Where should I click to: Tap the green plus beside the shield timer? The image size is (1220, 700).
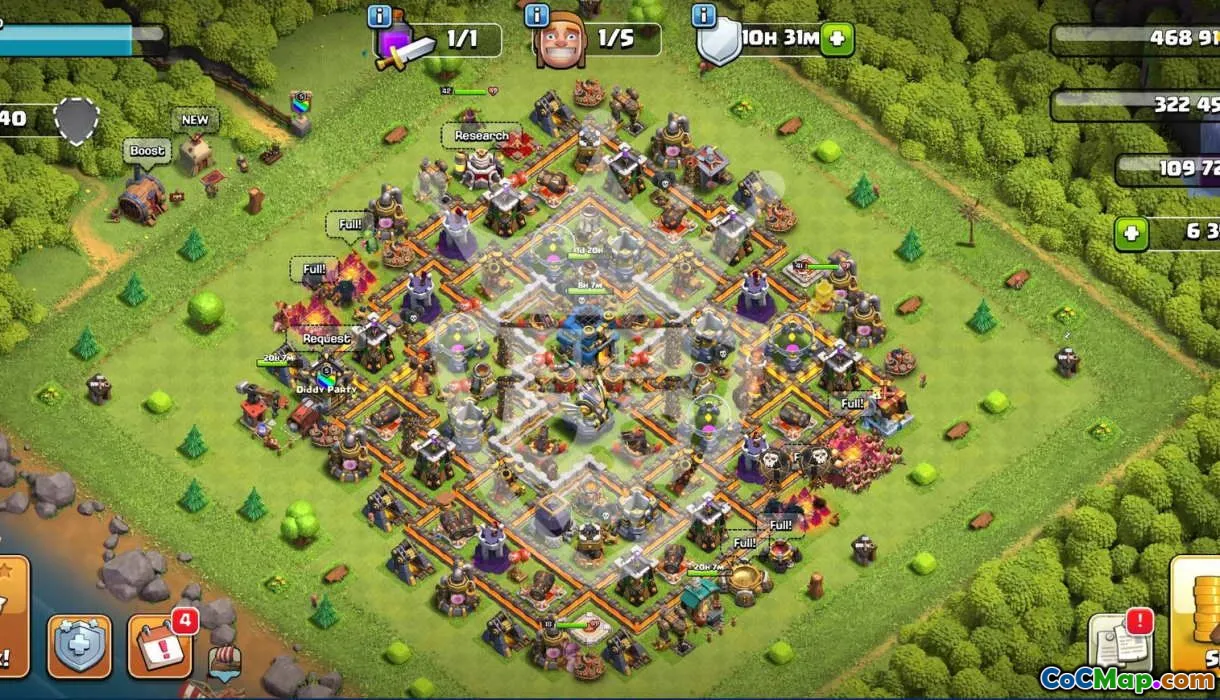click(836, 40)
